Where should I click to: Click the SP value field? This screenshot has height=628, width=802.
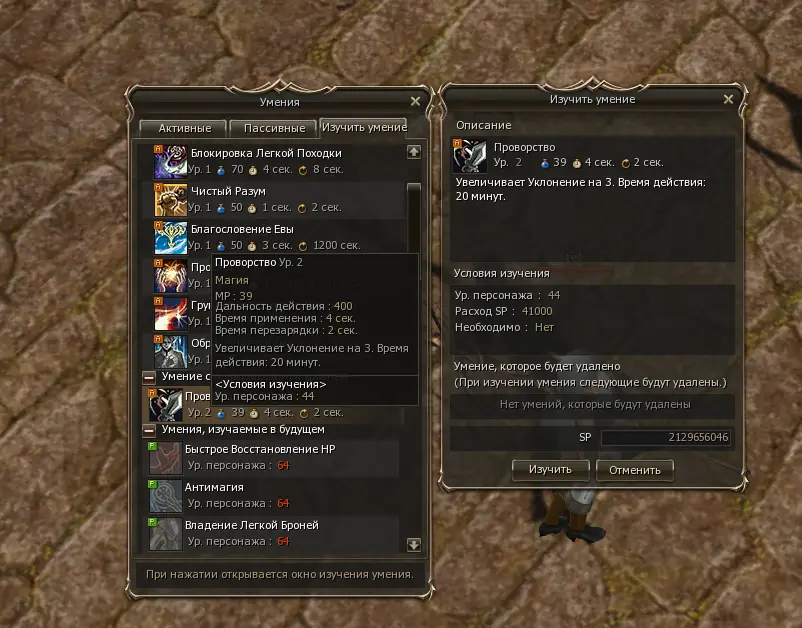pyautogui.click(x=665, y=438)
